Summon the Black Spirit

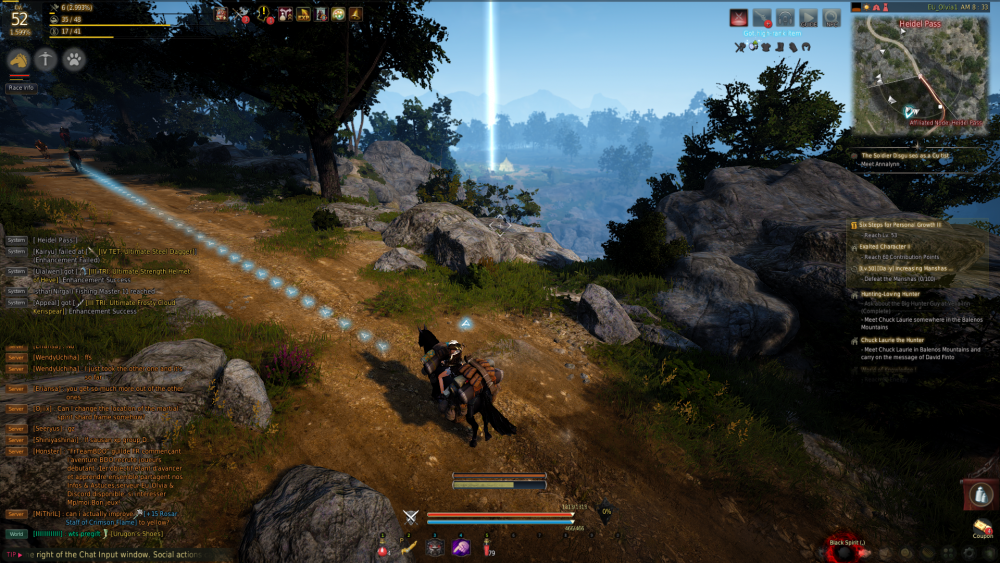pyautogui.click(x=846, y=550)
